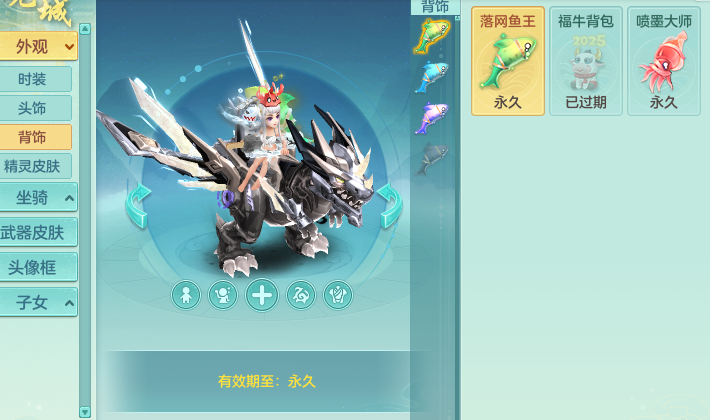Expand the 子女 children category
Screen dimensions: 710x420
pyautogui.click(x=38, y=301)
